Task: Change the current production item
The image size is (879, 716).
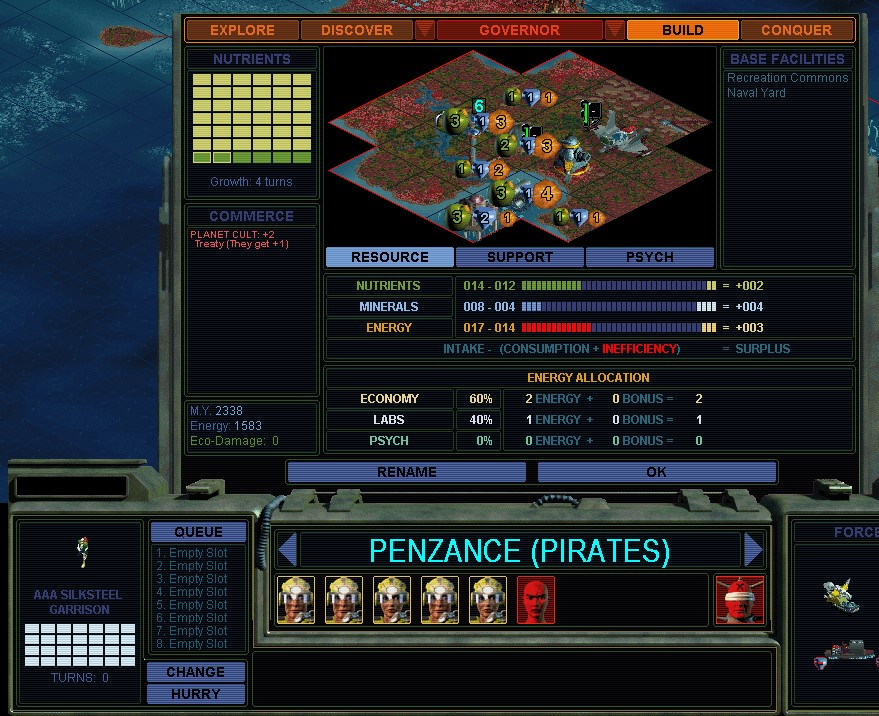Action: tap(196, 672)
